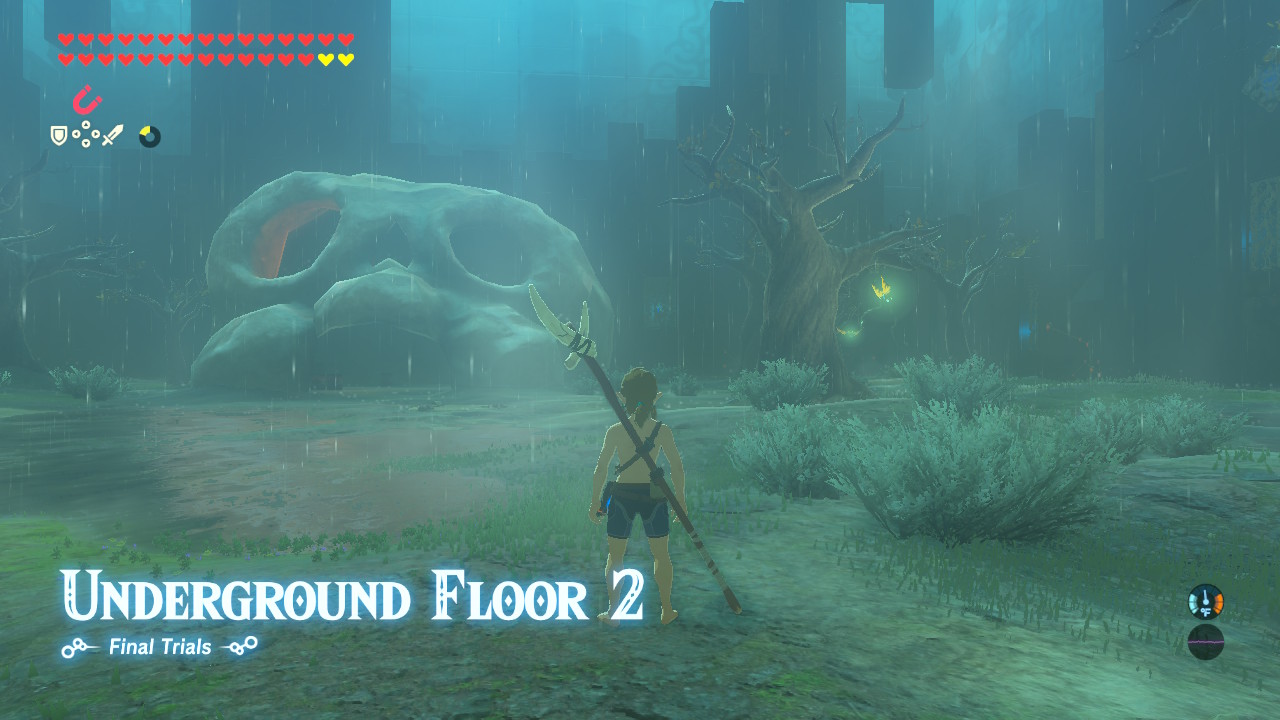Click the last yellow heart in second row
The image size is (1280, 720).
click(x=345, y=59)
